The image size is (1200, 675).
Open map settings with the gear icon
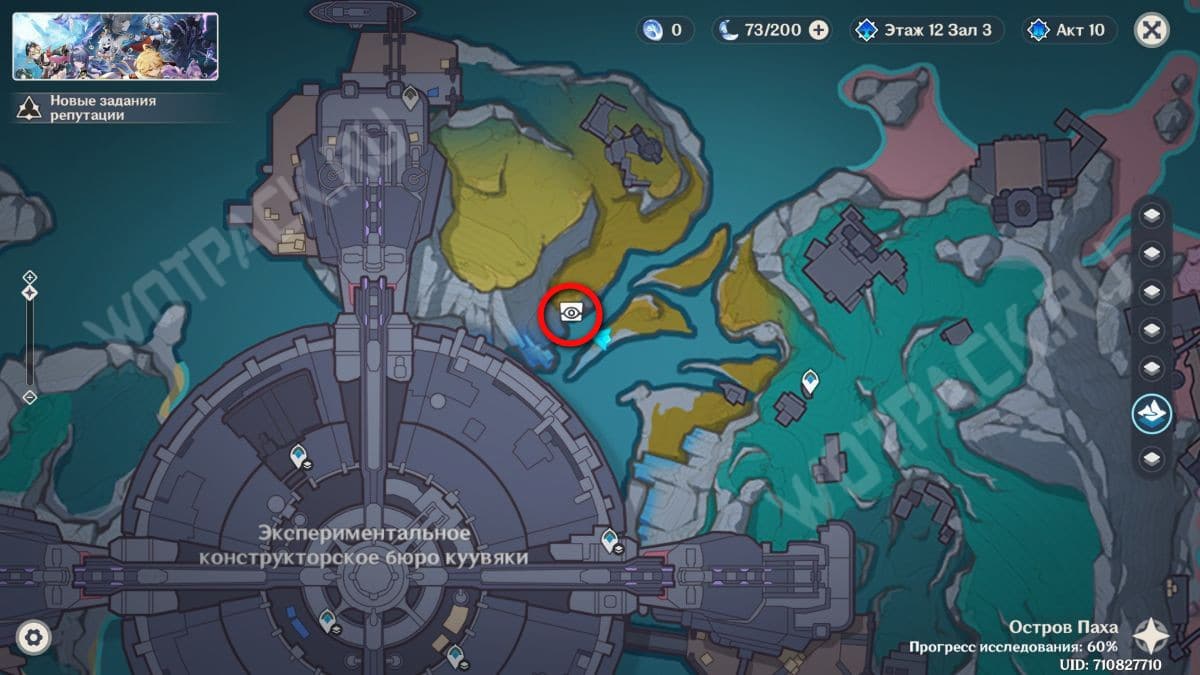click(x=33, y=637)
